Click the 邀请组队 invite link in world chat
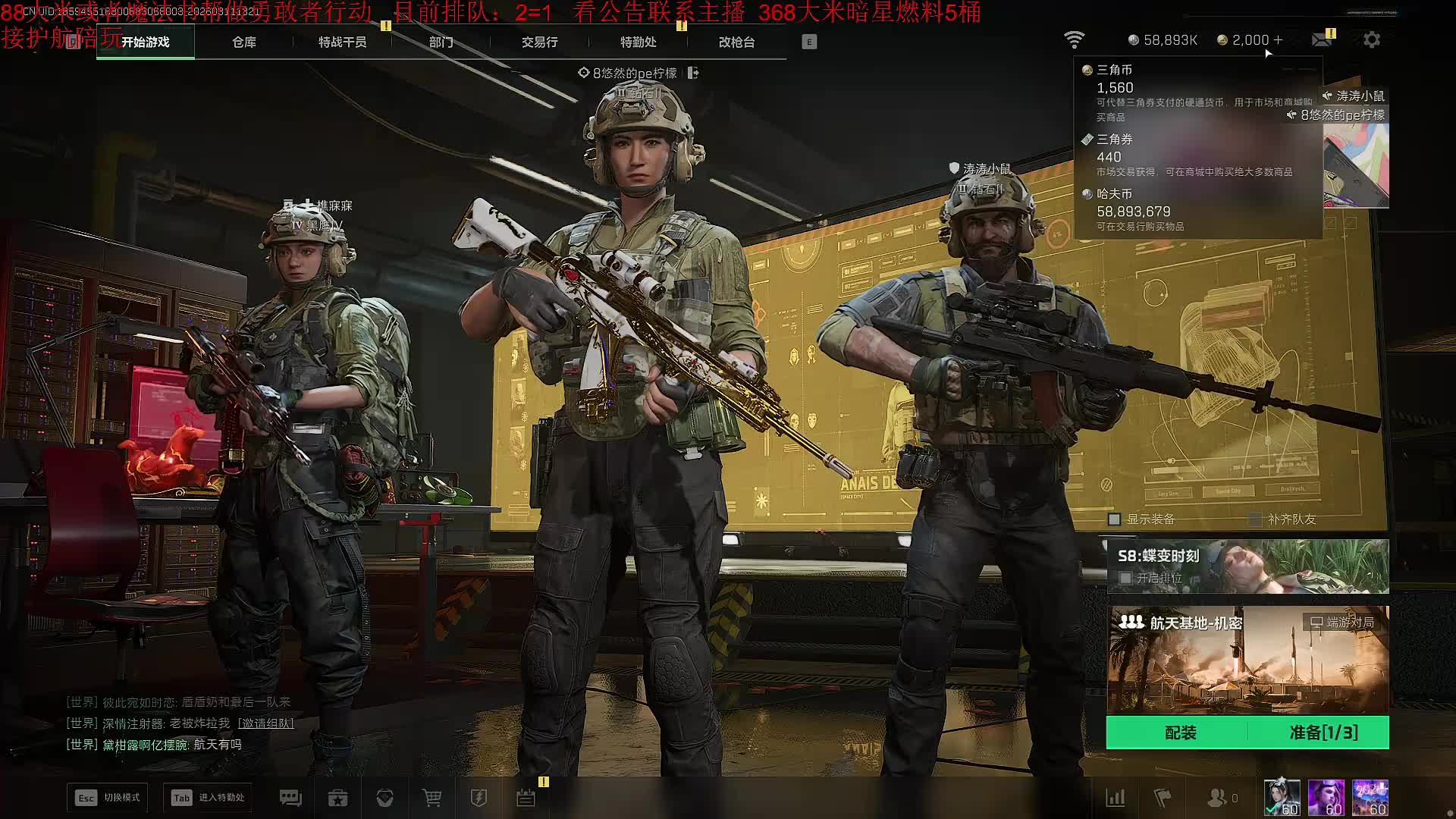The image size is (1456, 819). point(265,723)
